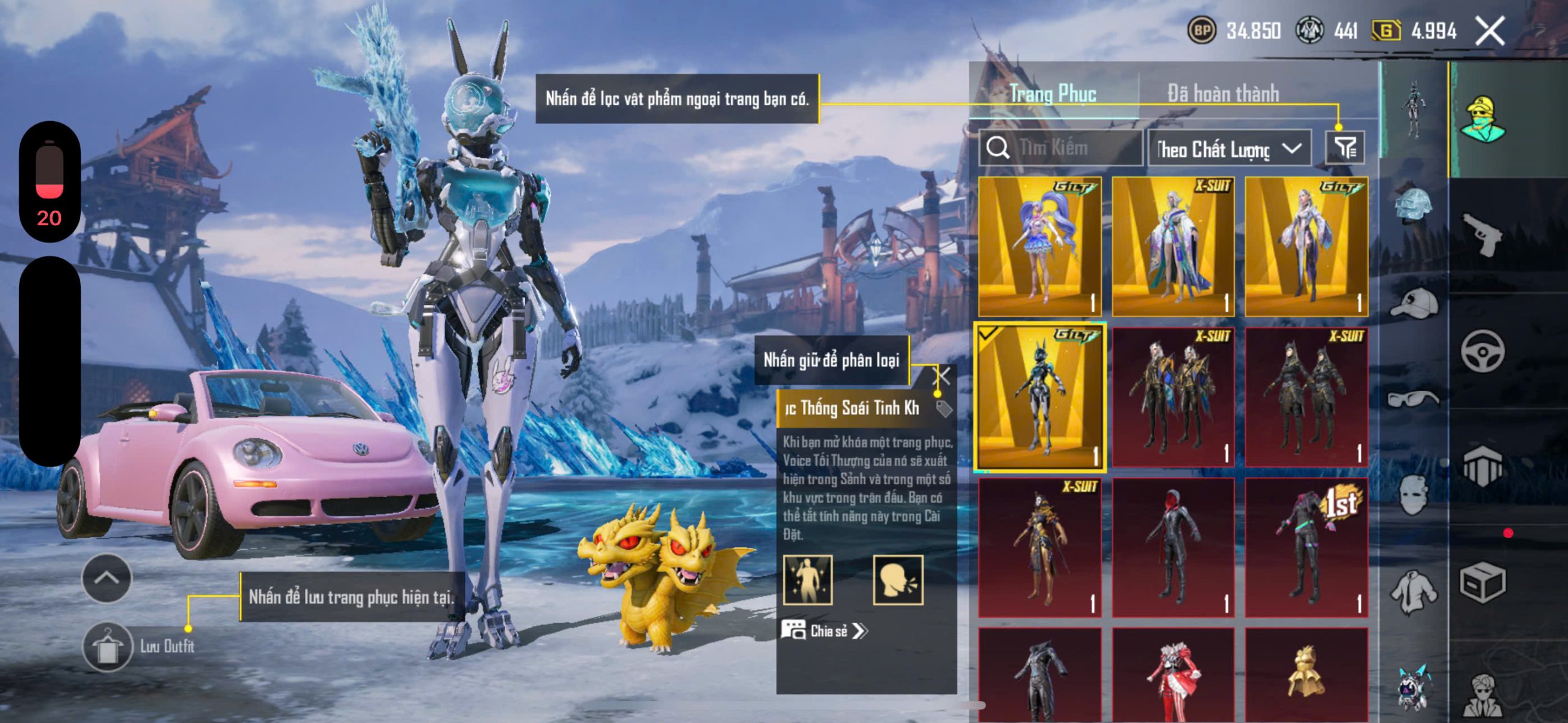Close the inventory screen with the X
Viewport: 1568px width, 723px height.
(1490, 31)
